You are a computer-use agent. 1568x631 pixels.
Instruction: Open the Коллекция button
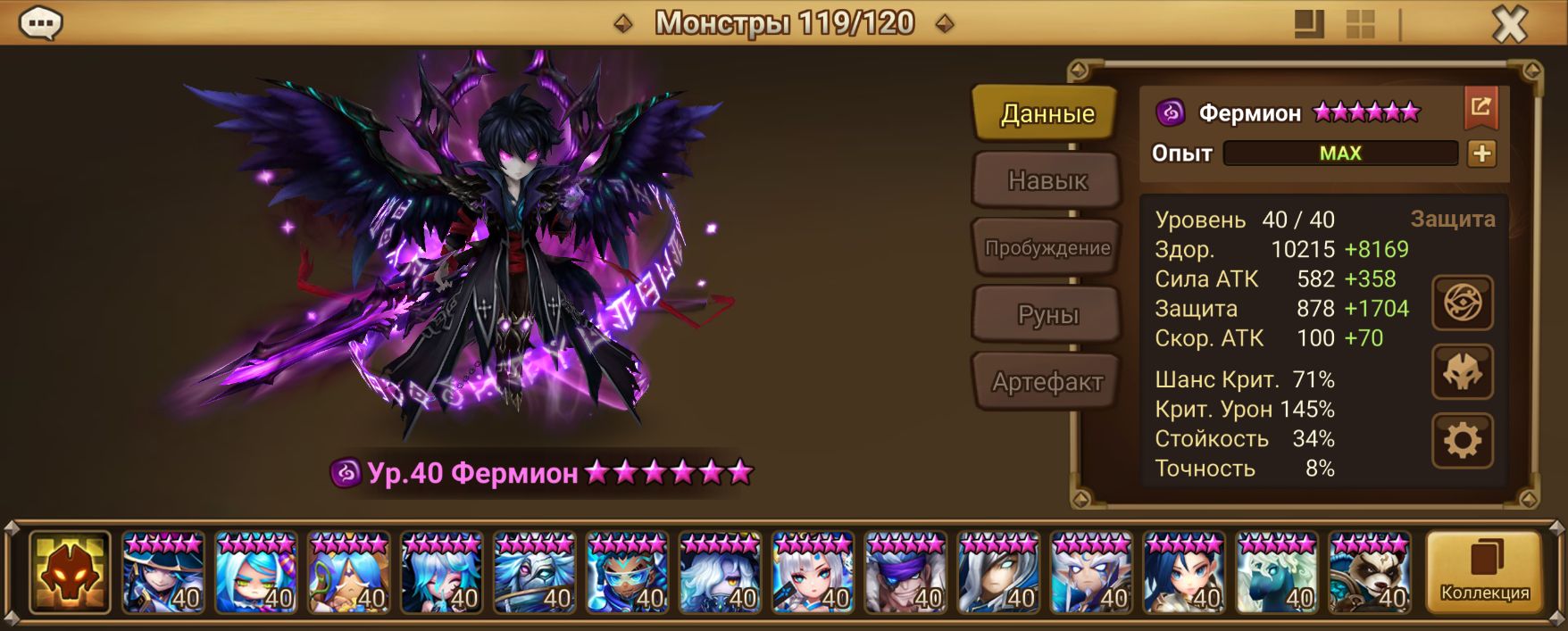1484,572
